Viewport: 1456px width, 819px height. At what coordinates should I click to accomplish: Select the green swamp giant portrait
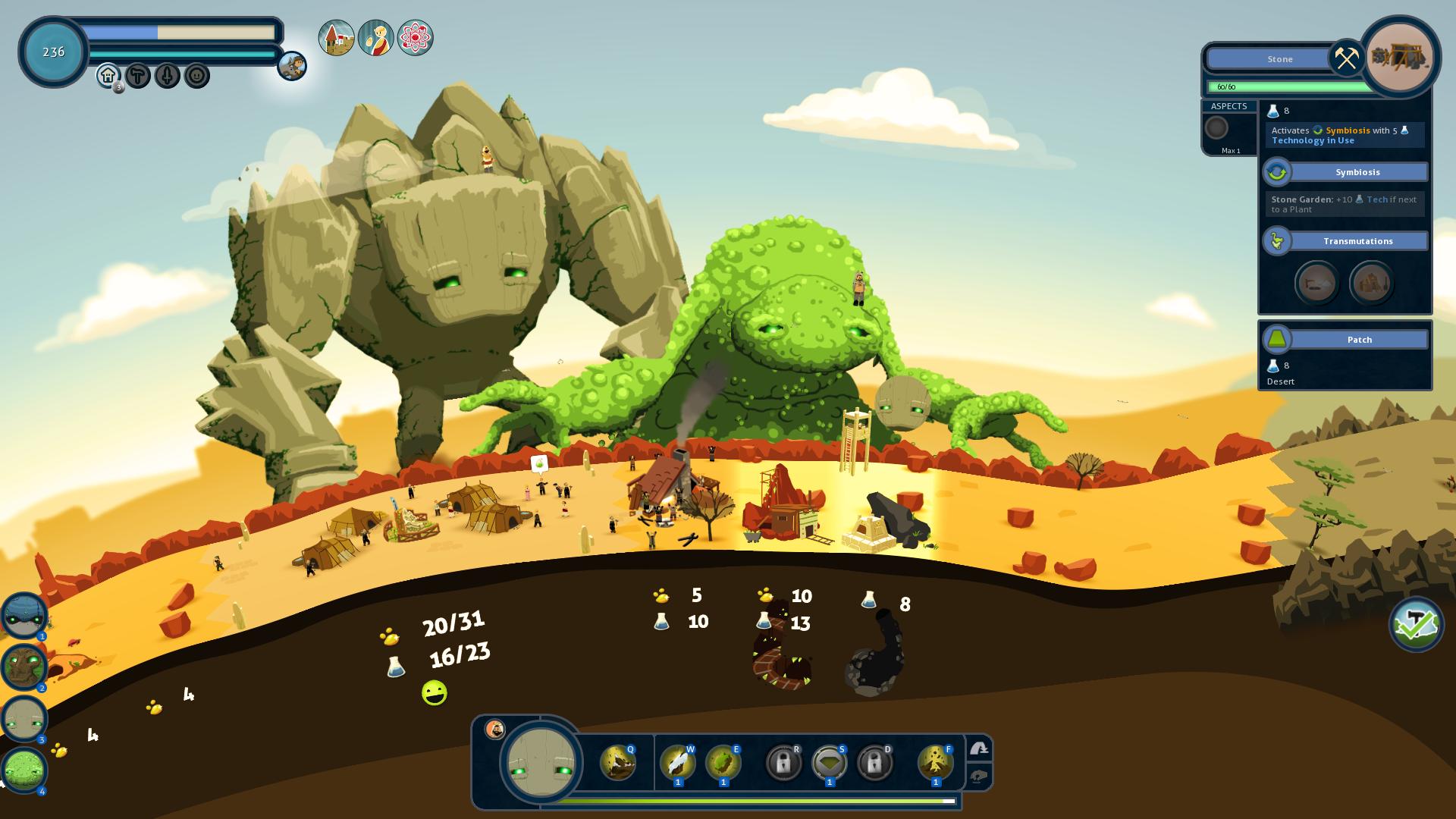24,770
